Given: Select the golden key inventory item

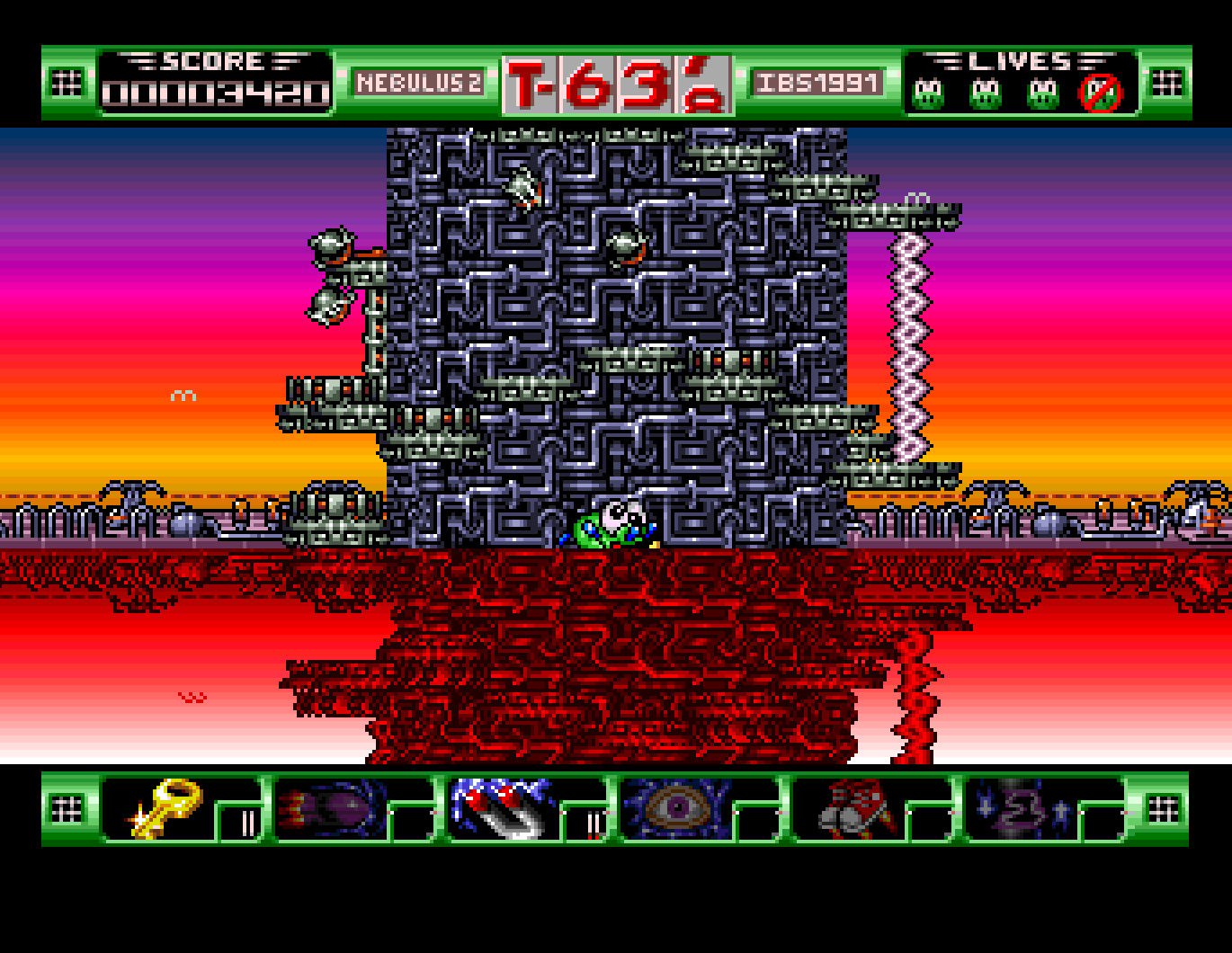Looking at the screenshot, I should point(162,809).
